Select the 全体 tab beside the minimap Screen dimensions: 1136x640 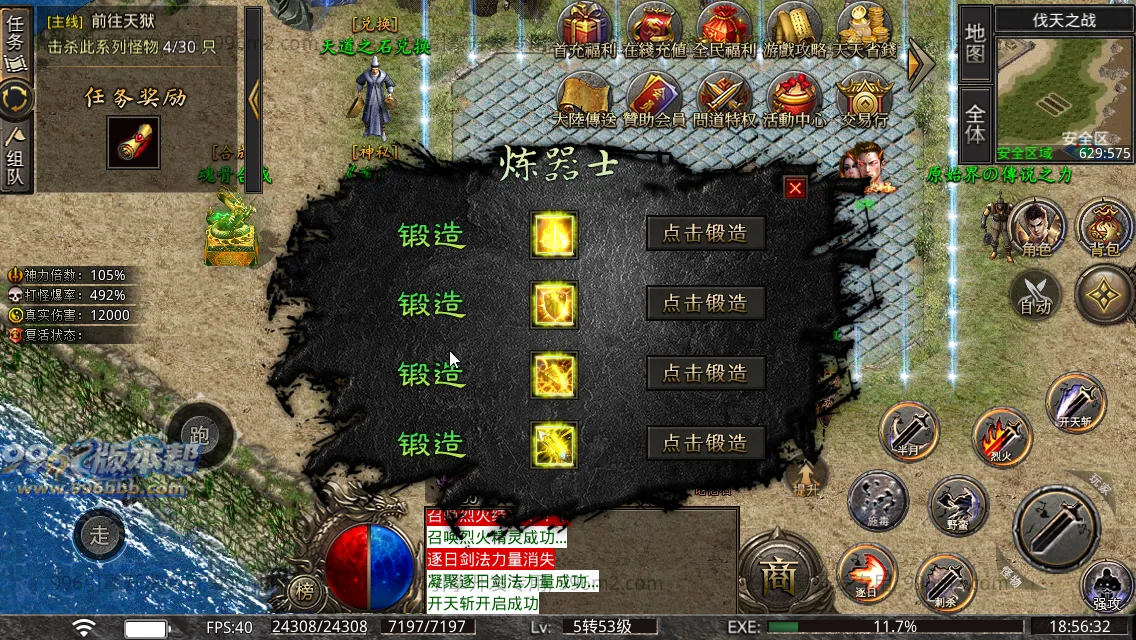click(975, 122)
